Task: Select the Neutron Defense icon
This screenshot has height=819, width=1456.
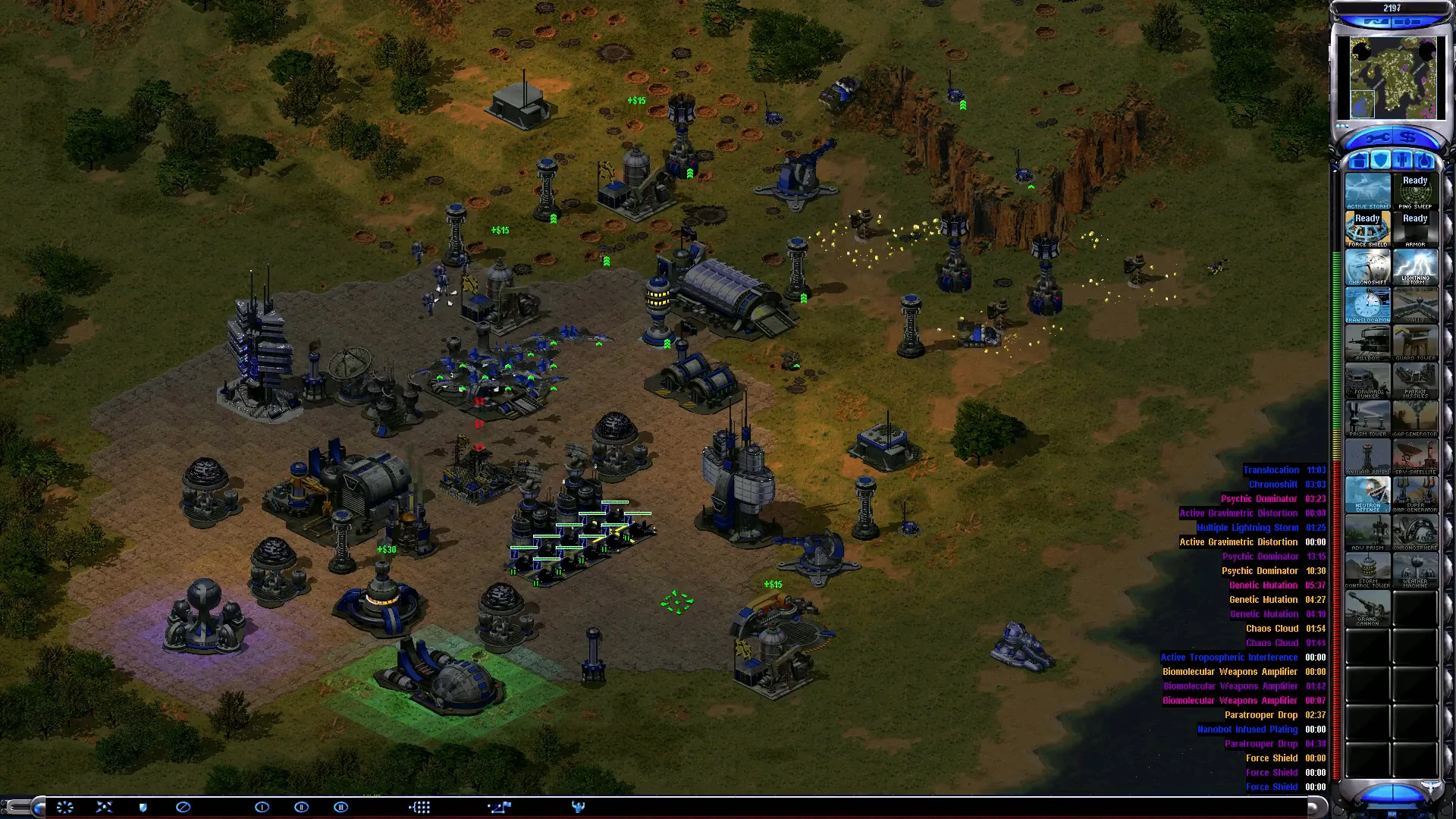Action: point(1367,494)
